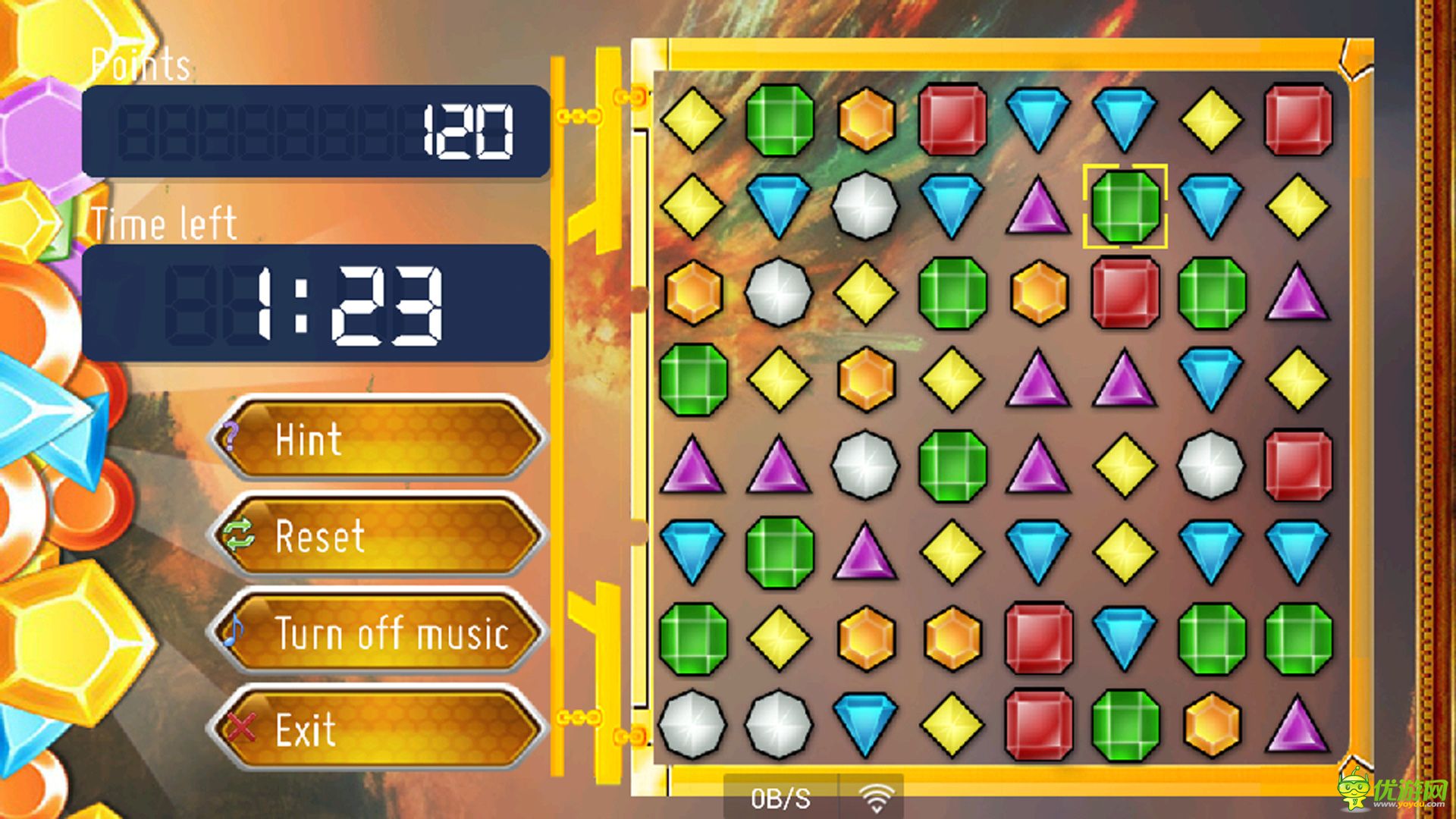This screenshot has height=819, width=1456.
Task: Select the white gem in the board's bottom-left corner
Action: tap(692, 725)
